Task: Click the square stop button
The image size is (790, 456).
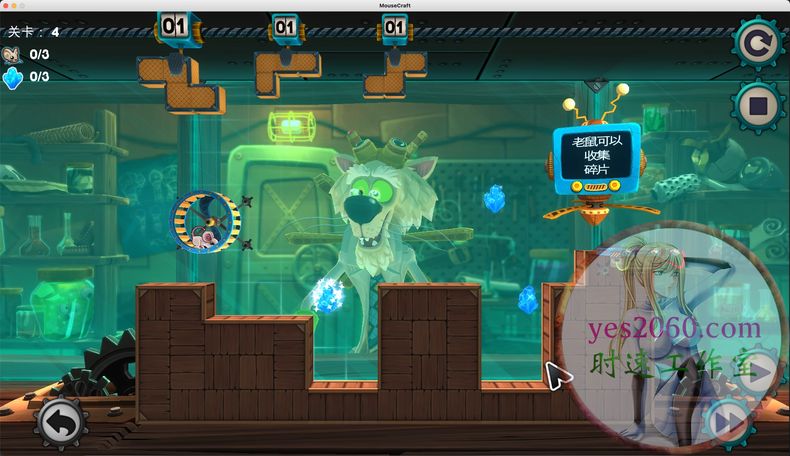Action: 758,104
